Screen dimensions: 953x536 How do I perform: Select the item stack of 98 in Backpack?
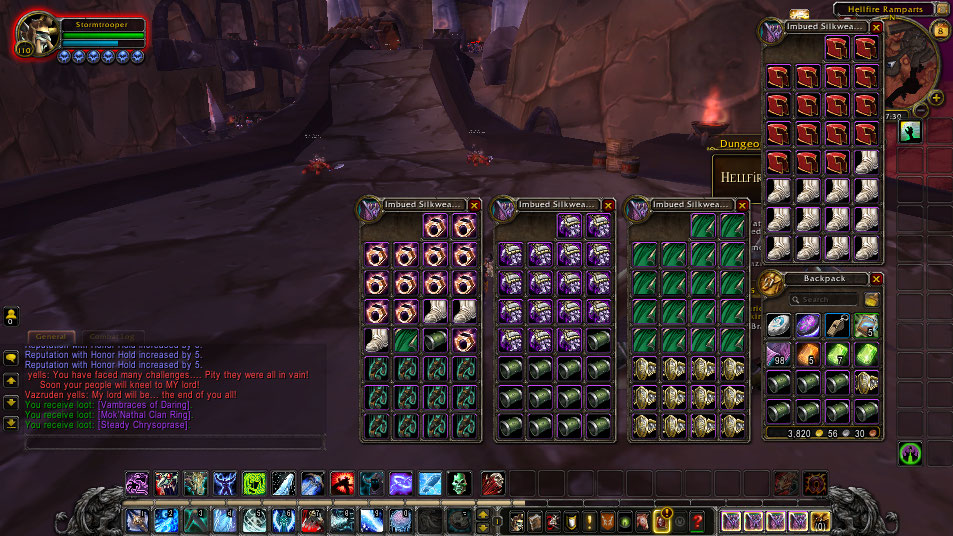click(779, 353)
